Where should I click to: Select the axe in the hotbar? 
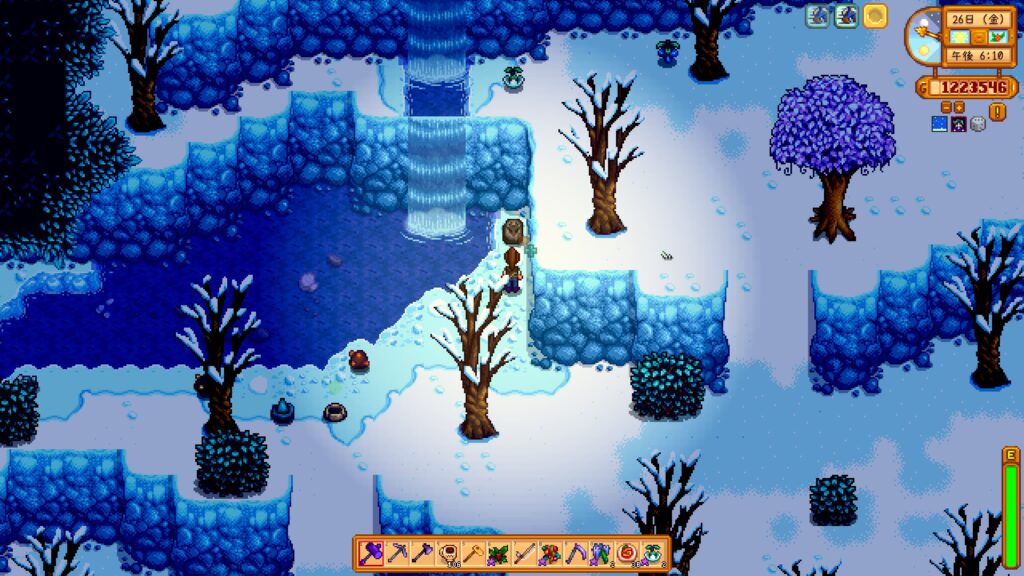(422, 552)
